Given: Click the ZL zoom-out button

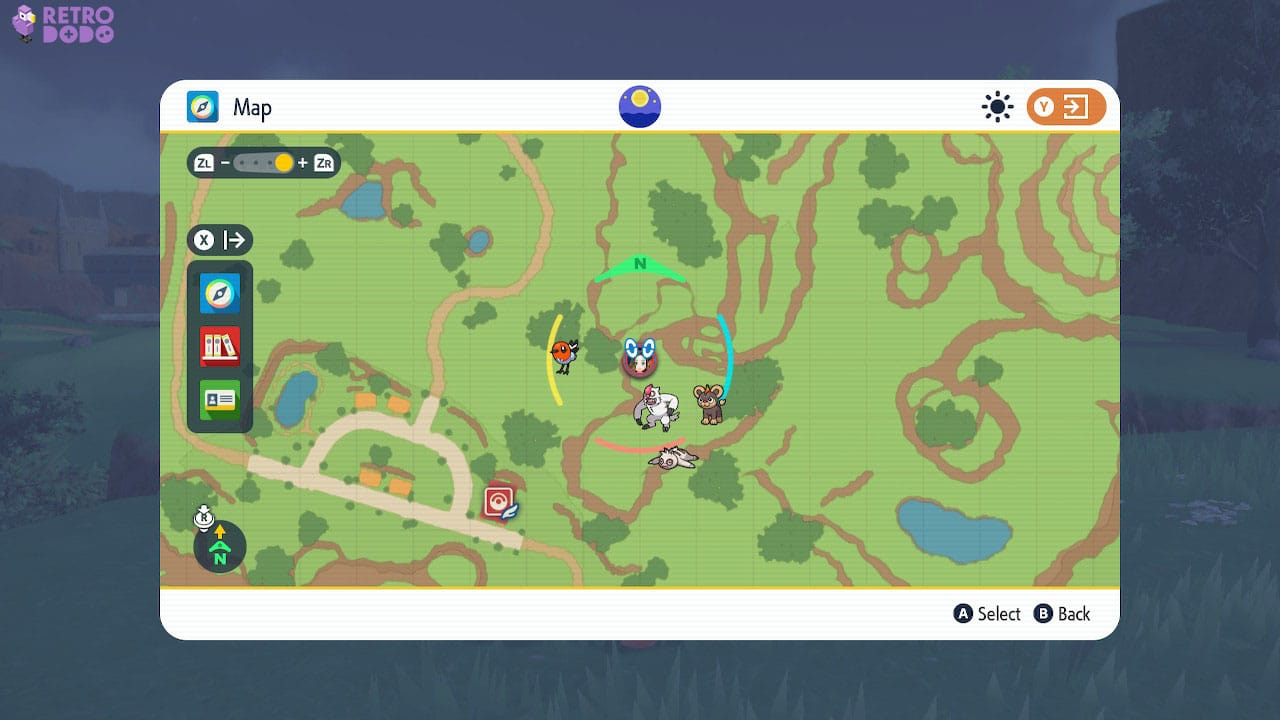Looking at the screenshot, I should tap(203, 162).
